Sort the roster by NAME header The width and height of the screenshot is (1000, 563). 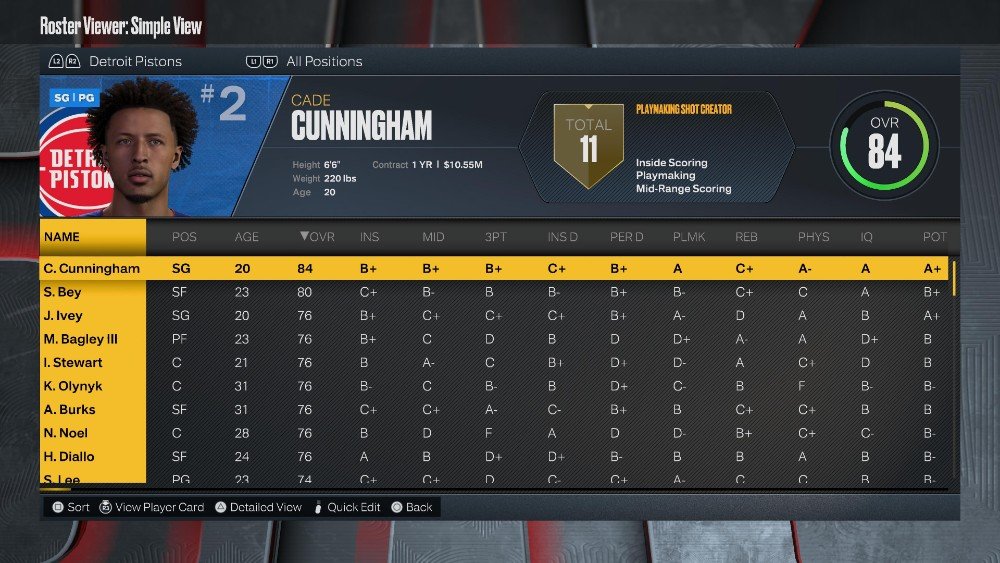pyautogui.click(x=62, y=237)
